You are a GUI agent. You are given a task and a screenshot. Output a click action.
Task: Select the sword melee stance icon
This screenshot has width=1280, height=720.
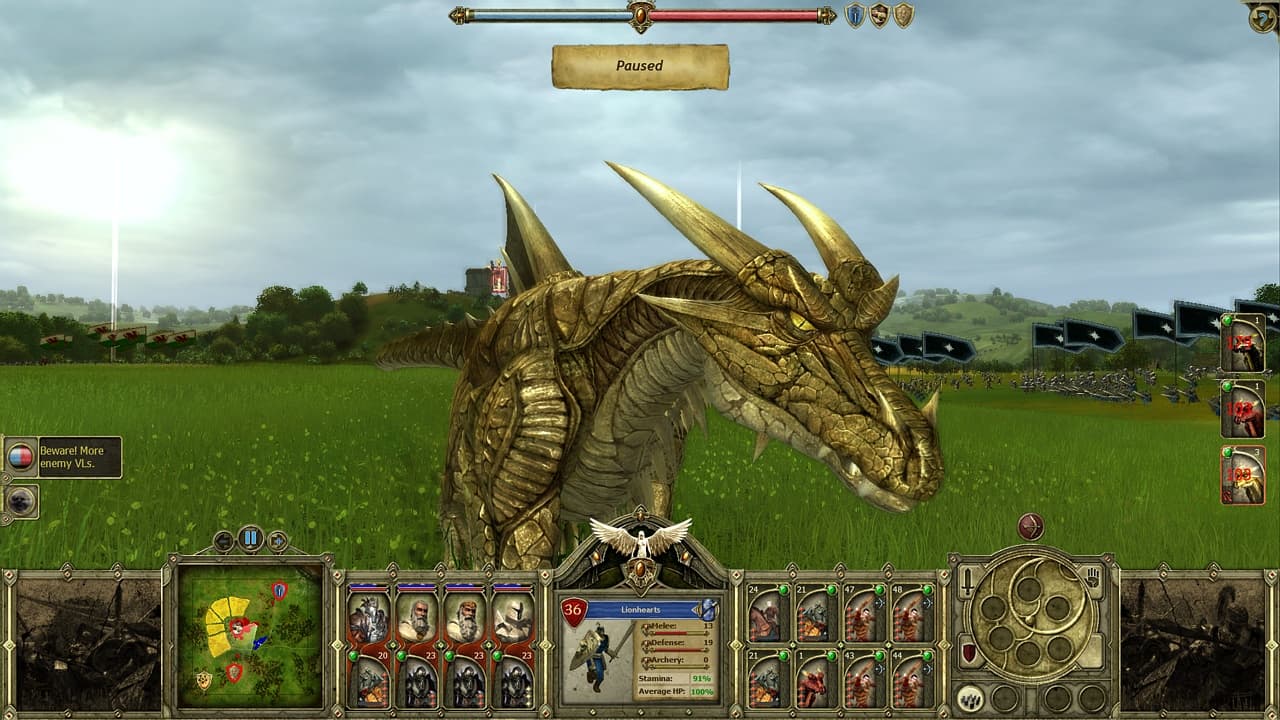pyautogui.click(x=967, y=582)
